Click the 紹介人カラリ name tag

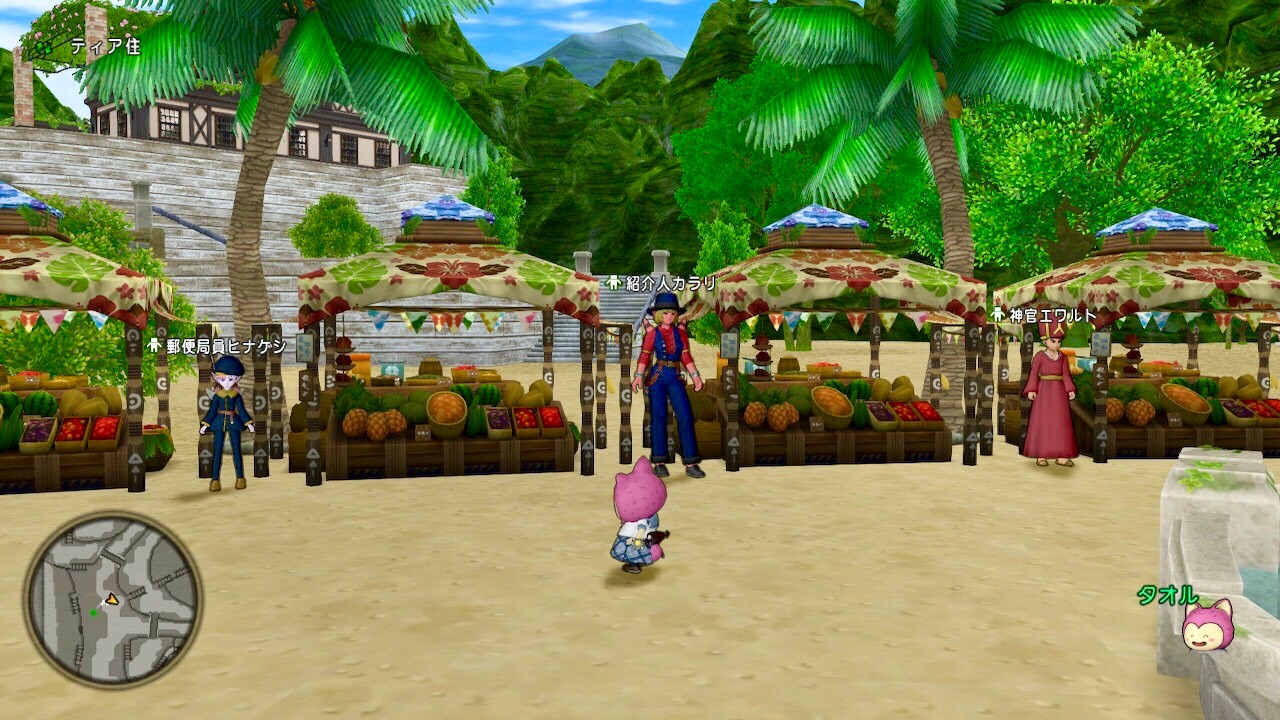pyautogui.click(x=669, y=282)
